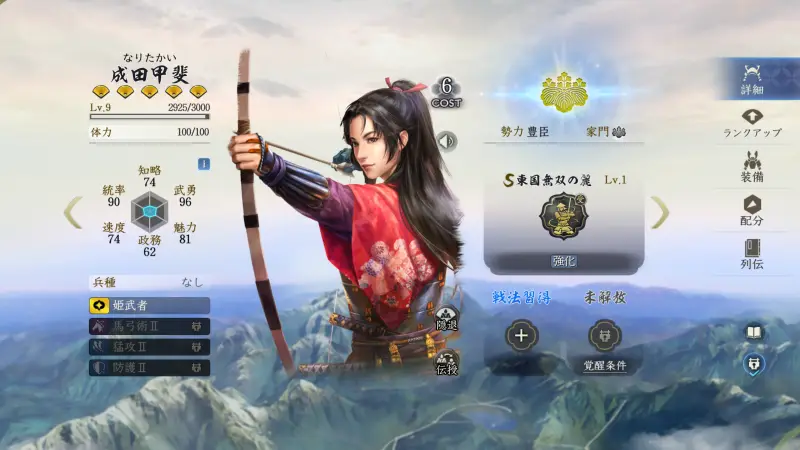
Task: Pick the 防護Ⅱ skill row
Action: tap(149, 367)
